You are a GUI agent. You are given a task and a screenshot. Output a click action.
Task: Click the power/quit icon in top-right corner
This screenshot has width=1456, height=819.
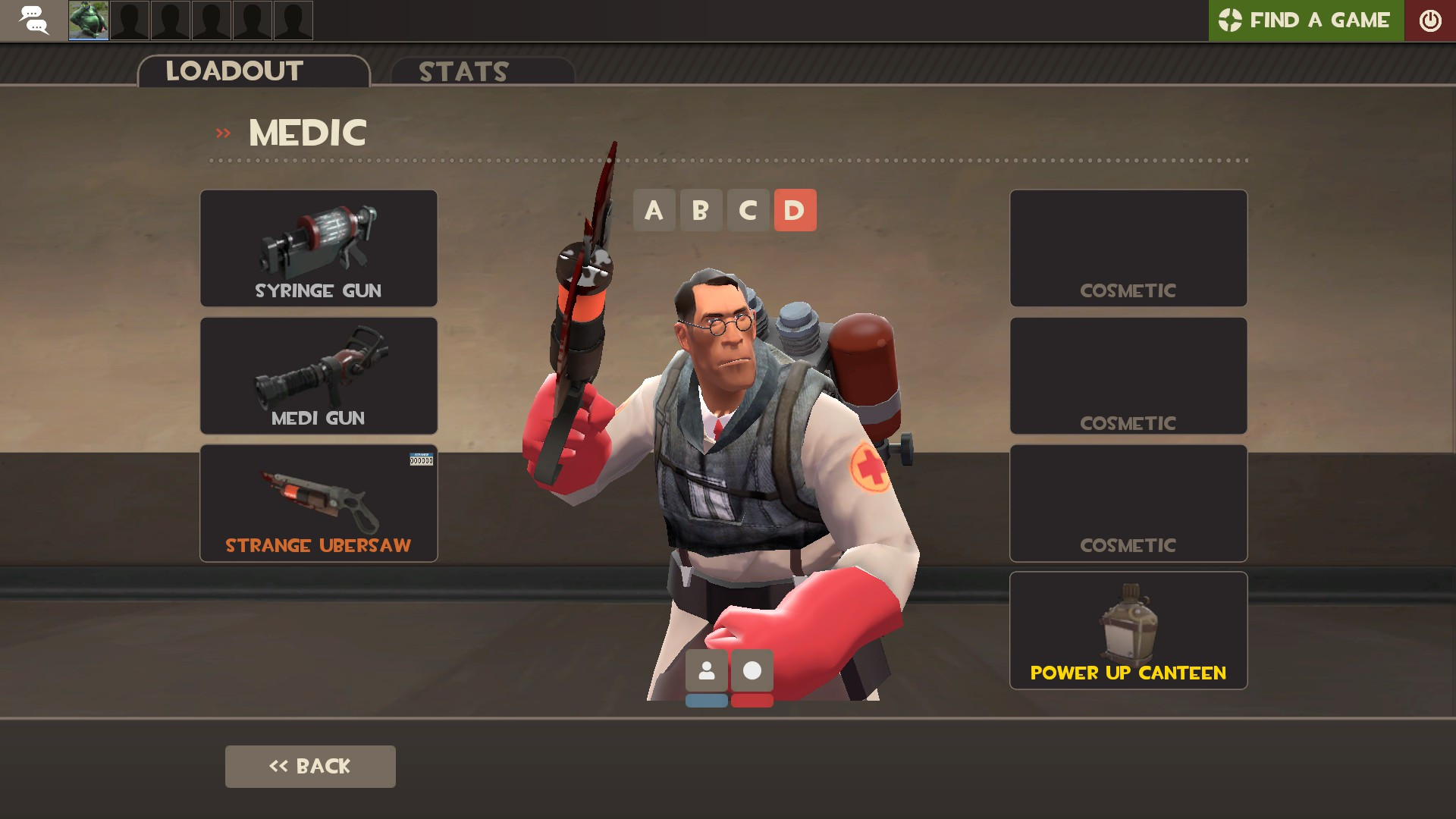1431,20
